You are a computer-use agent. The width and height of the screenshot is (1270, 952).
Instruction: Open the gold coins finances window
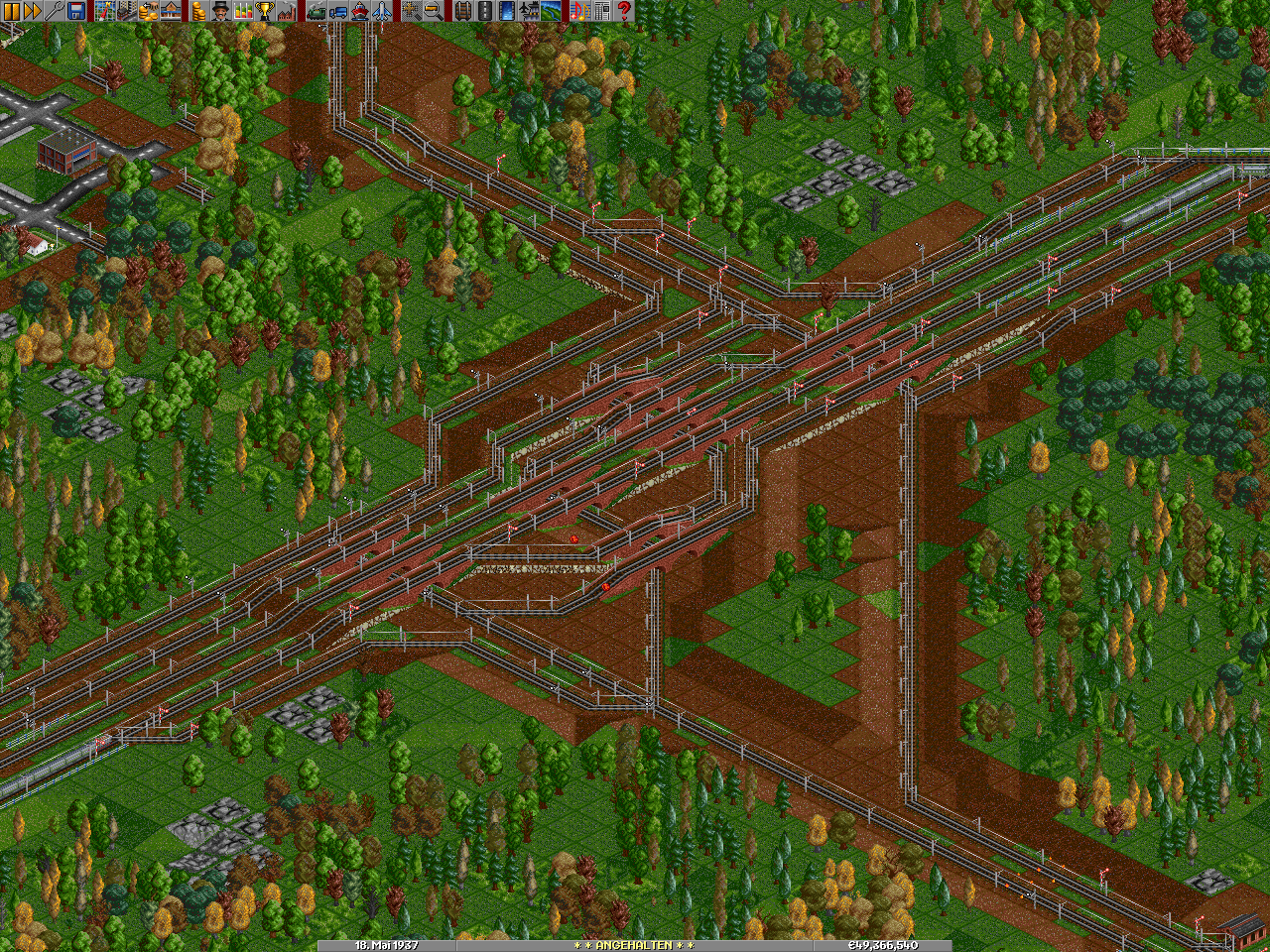coord(199,11)
